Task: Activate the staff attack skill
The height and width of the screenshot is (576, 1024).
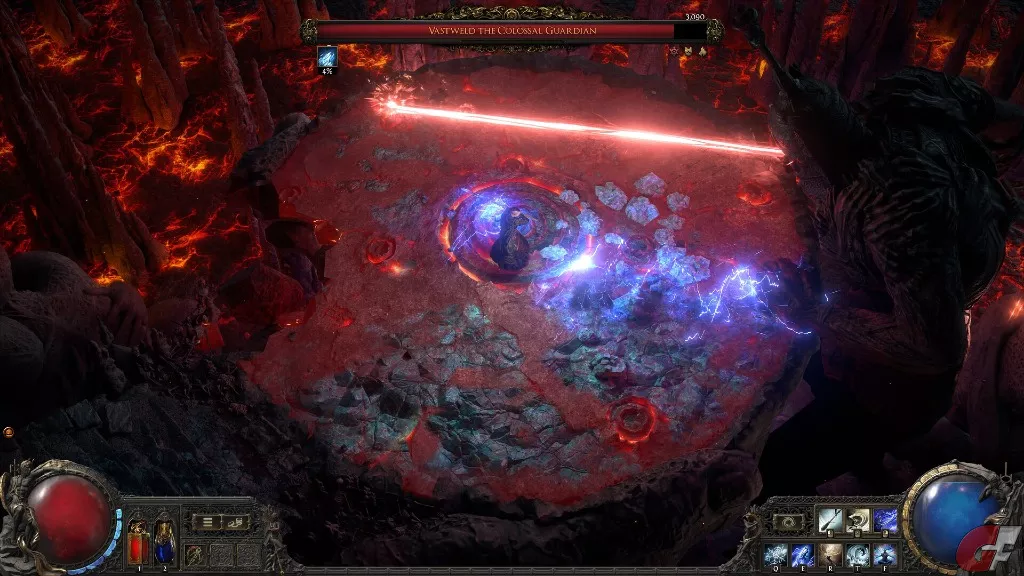Action: pos(829,520)
